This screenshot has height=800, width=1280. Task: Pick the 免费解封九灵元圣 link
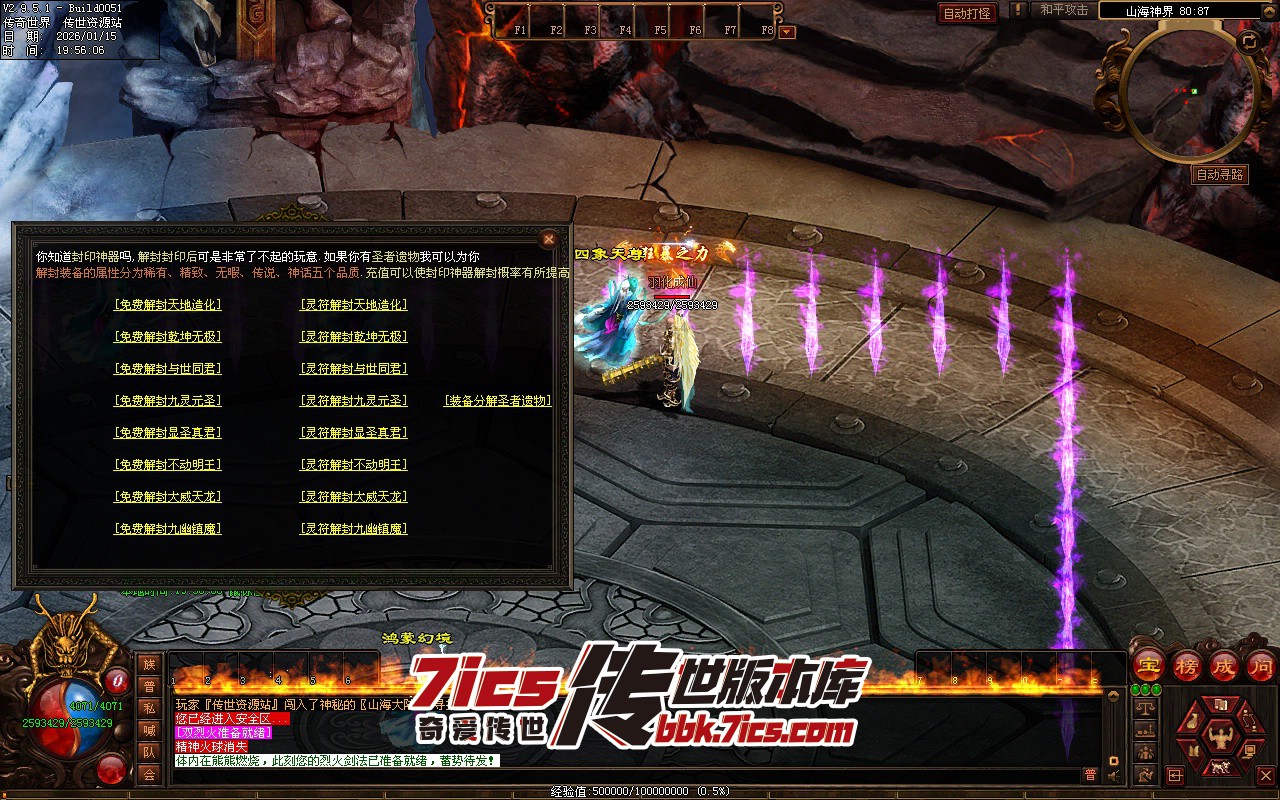coord(168,401)
